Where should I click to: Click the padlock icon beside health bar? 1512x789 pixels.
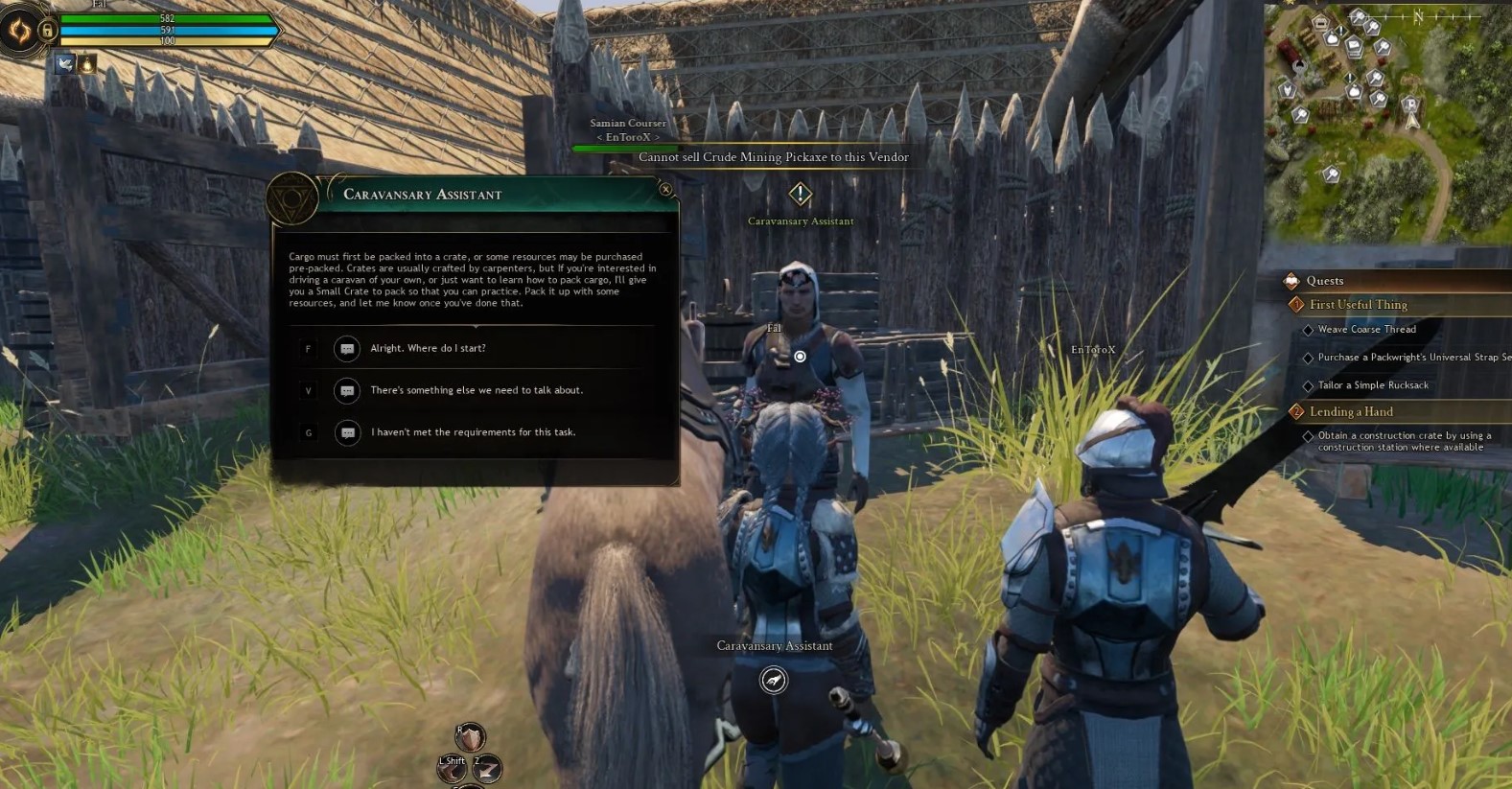47,31
